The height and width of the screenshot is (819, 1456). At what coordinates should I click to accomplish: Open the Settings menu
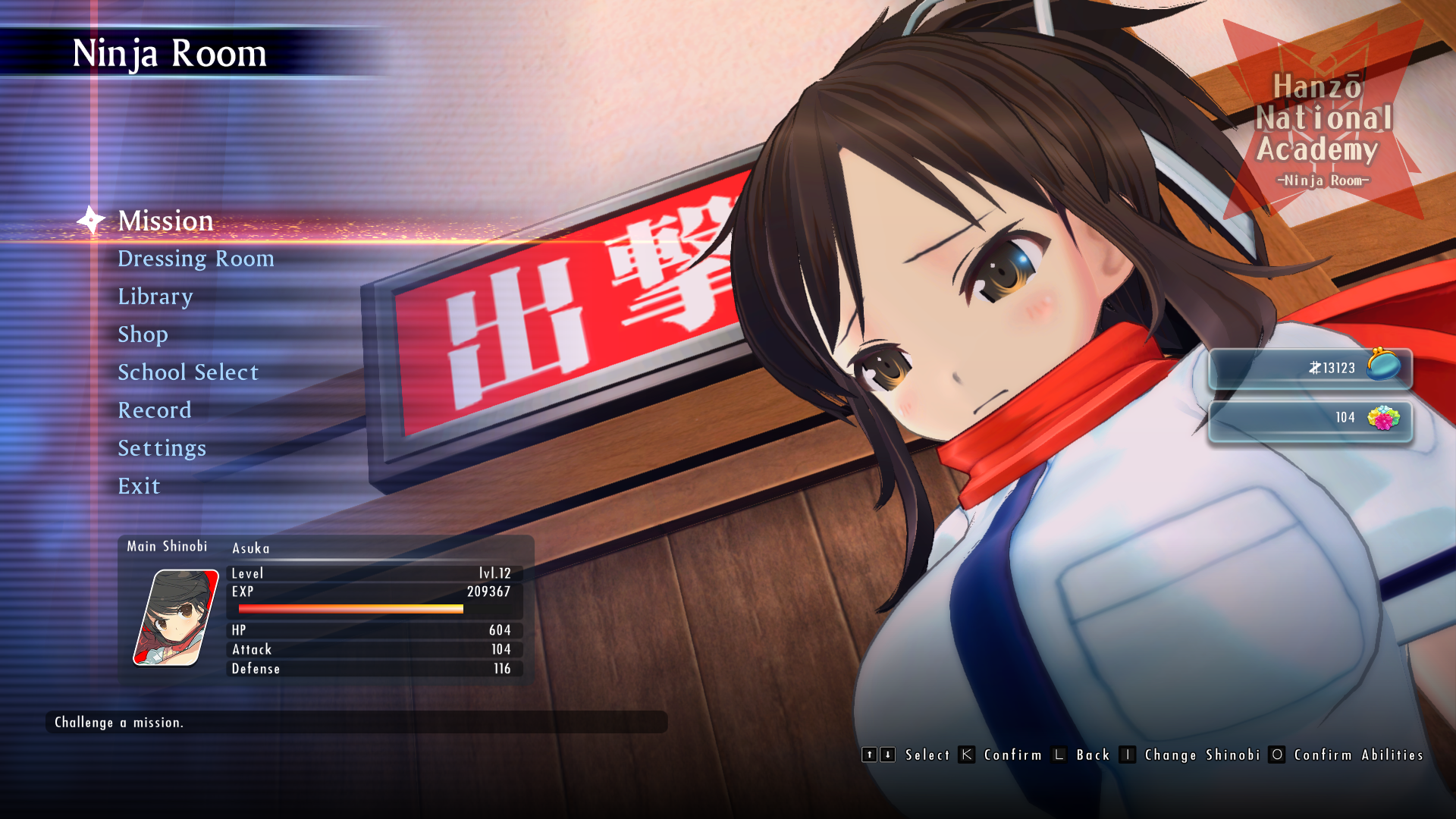click(162, 448)
